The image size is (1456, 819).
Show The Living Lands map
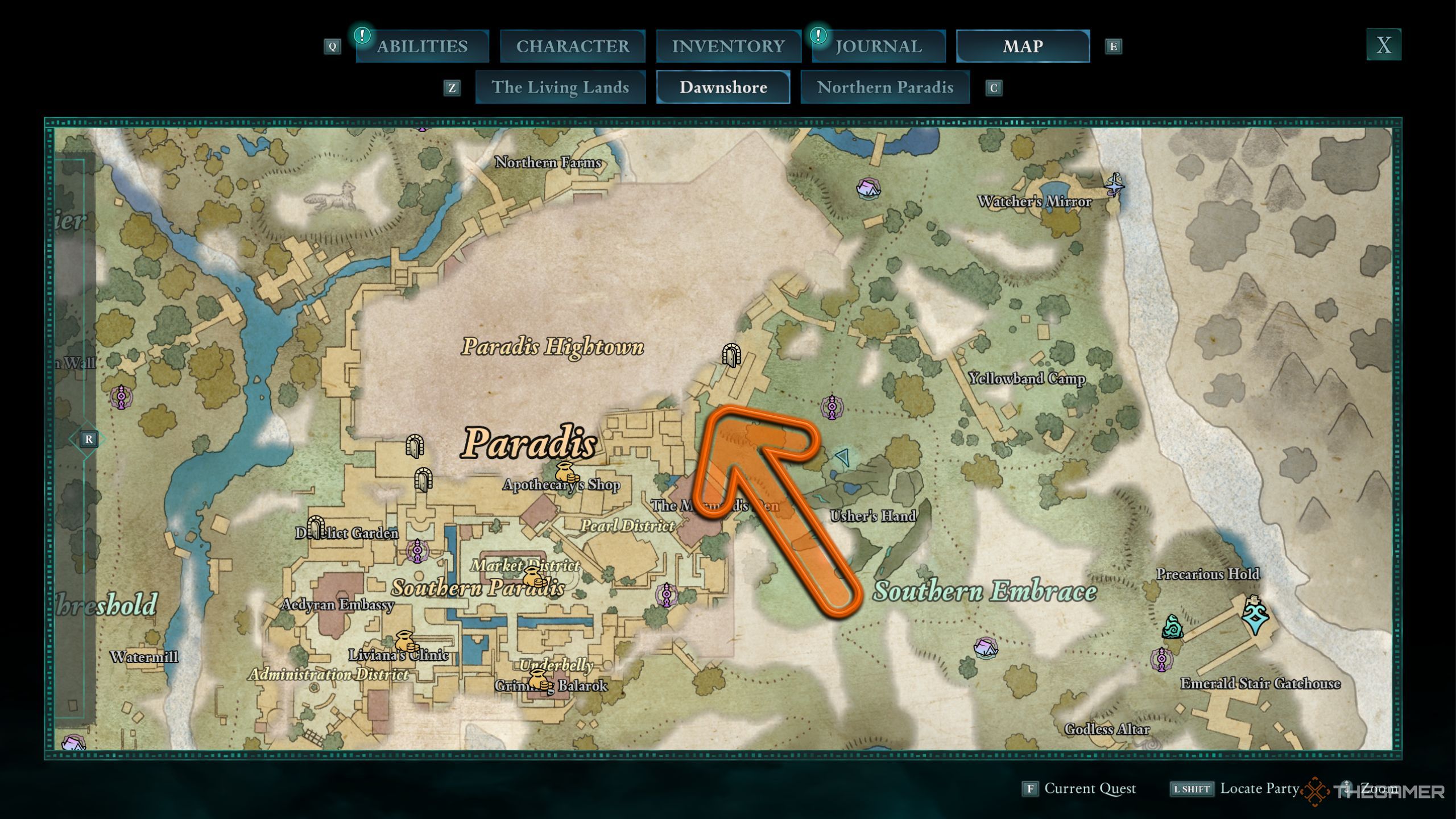pos(560,87)
